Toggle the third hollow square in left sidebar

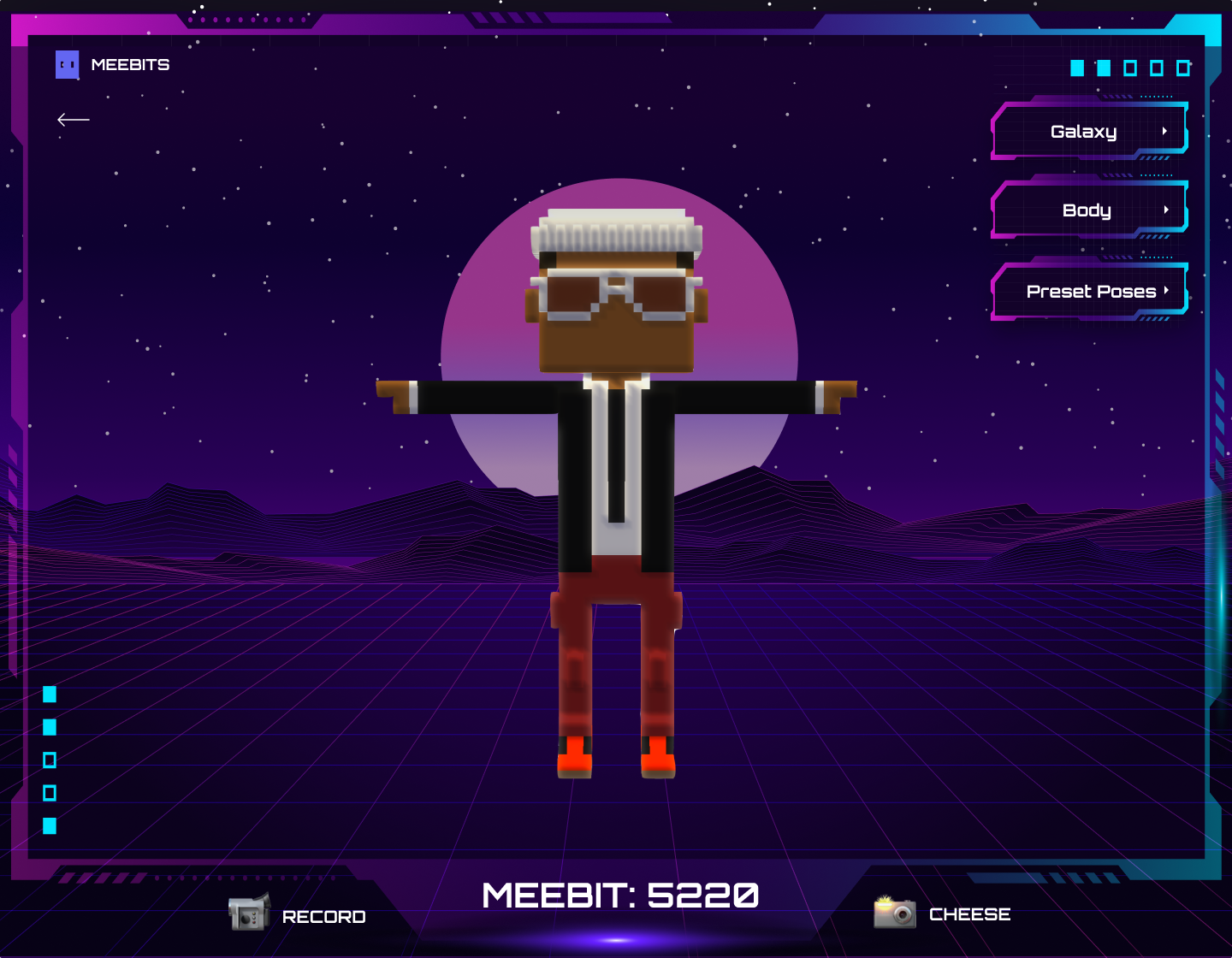tap(50, 760)
